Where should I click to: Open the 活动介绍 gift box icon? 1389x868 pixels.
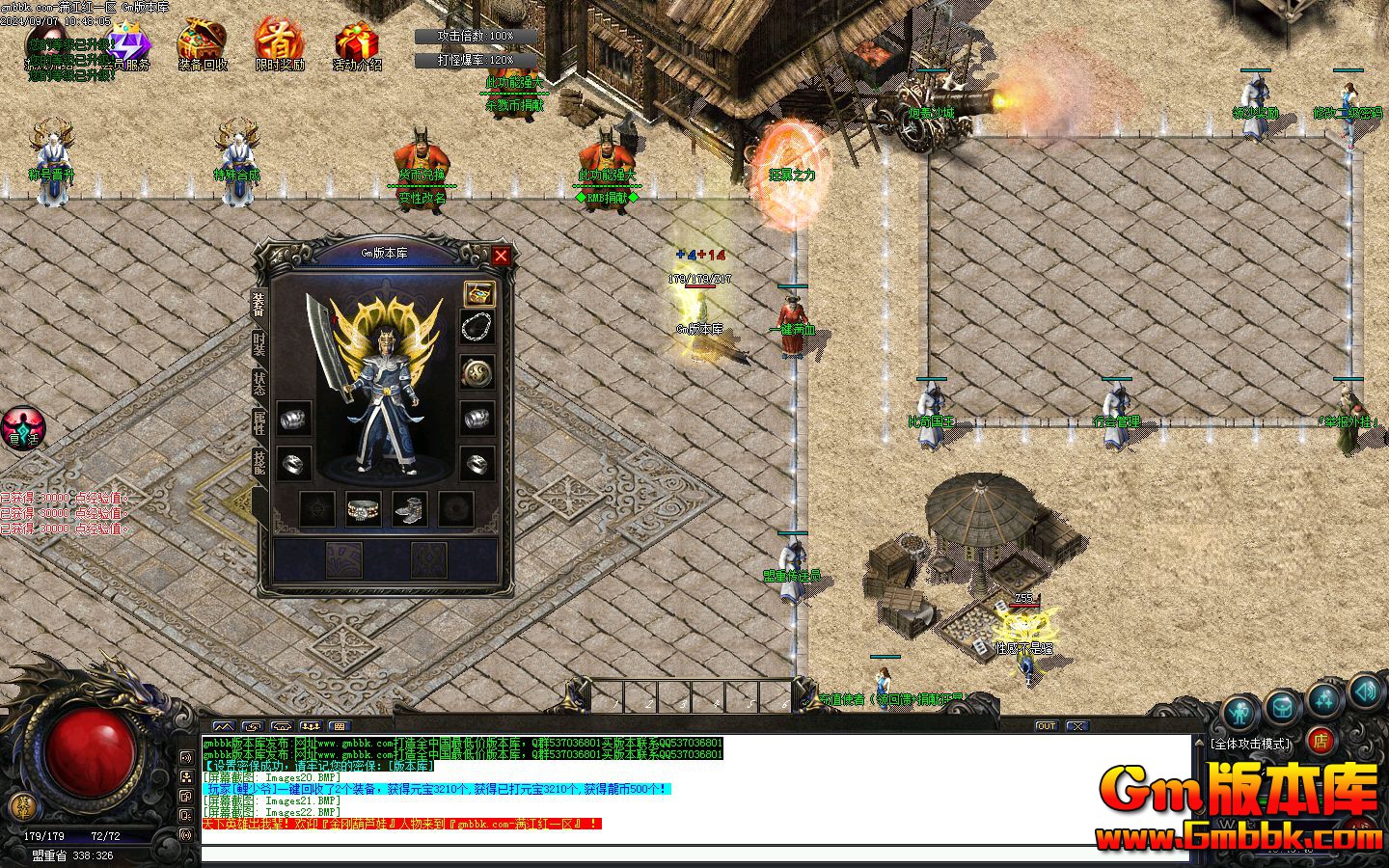click(x=357, y=44)
